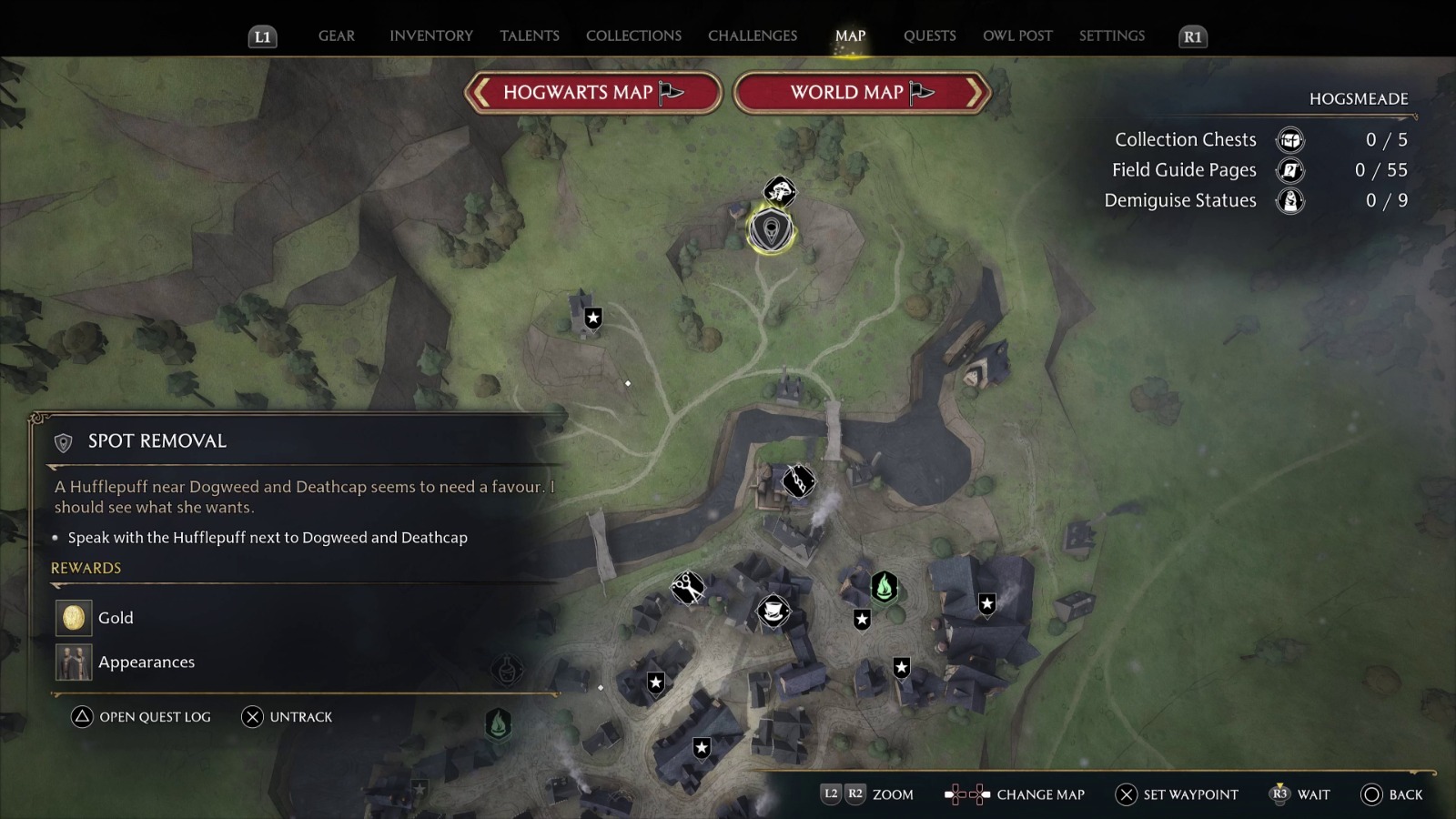Image resolution: width=1456 pixels, height=819 pixels.
Task: Click the Field Guide Pages icon
Action: [x=1289, y=170]
